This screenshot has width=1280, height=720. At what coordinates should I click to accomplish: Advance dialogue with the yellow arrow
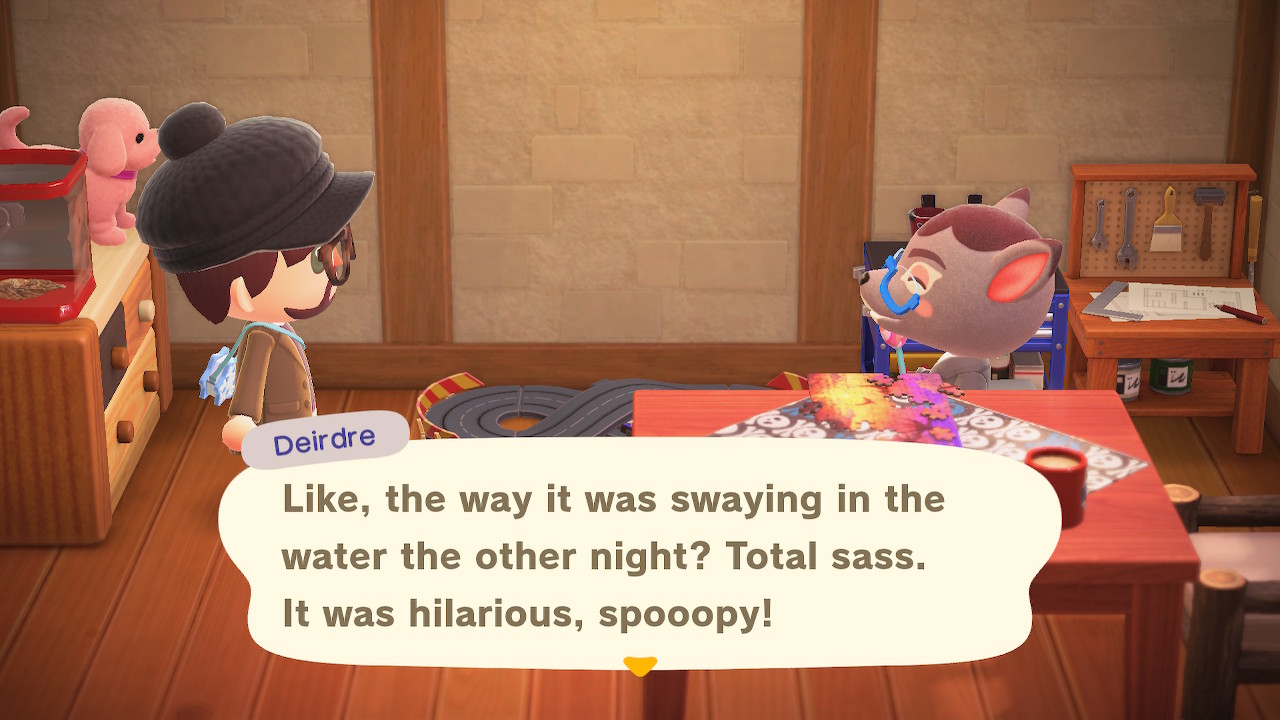640,665
